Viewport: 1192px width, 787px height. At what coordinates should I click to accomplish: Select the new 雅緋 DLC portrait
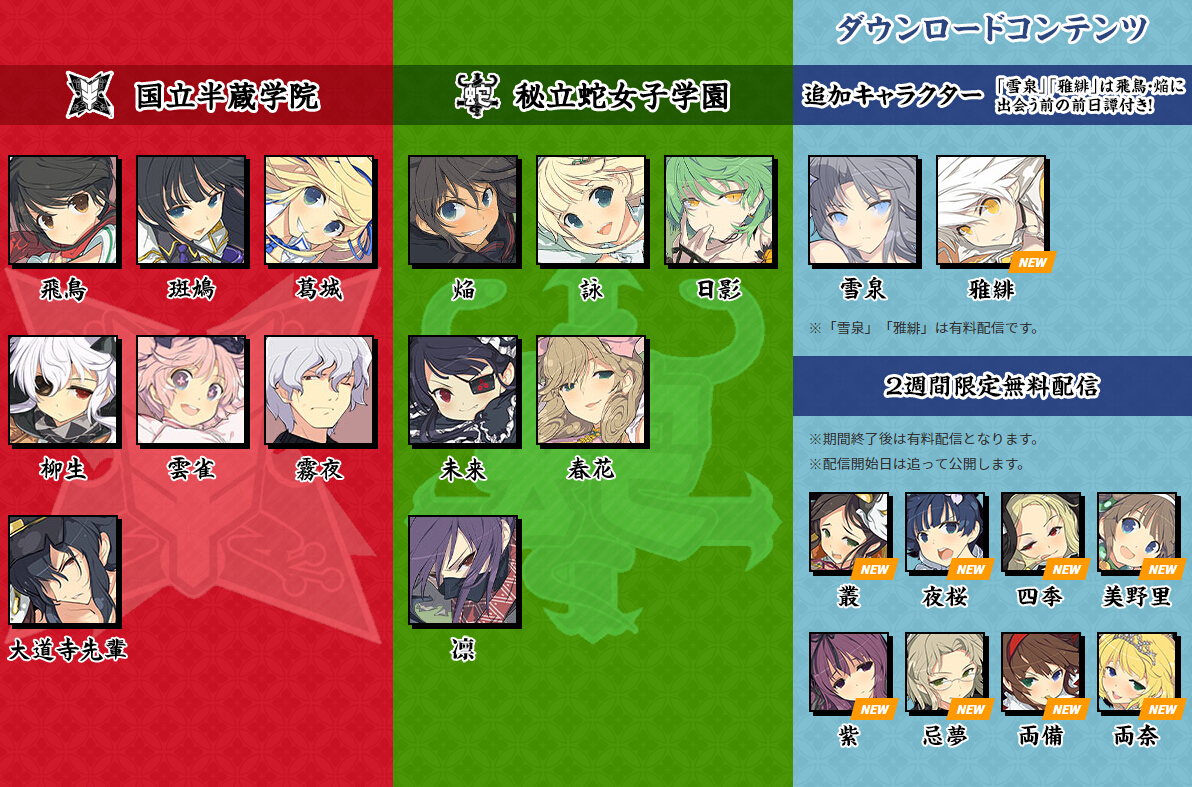coord(991,210)
